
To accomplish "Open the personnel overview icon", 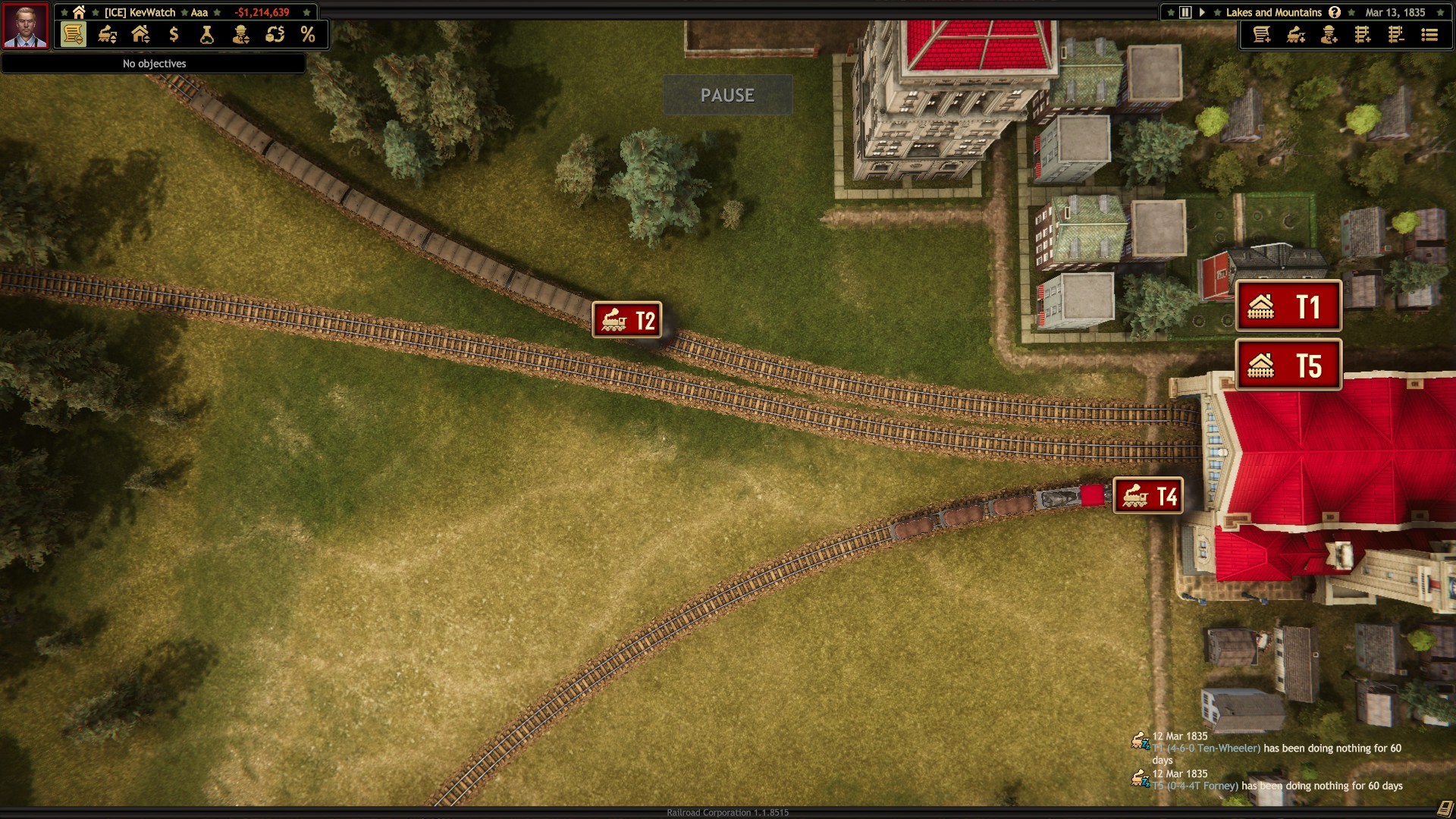I will pos(240,35).
